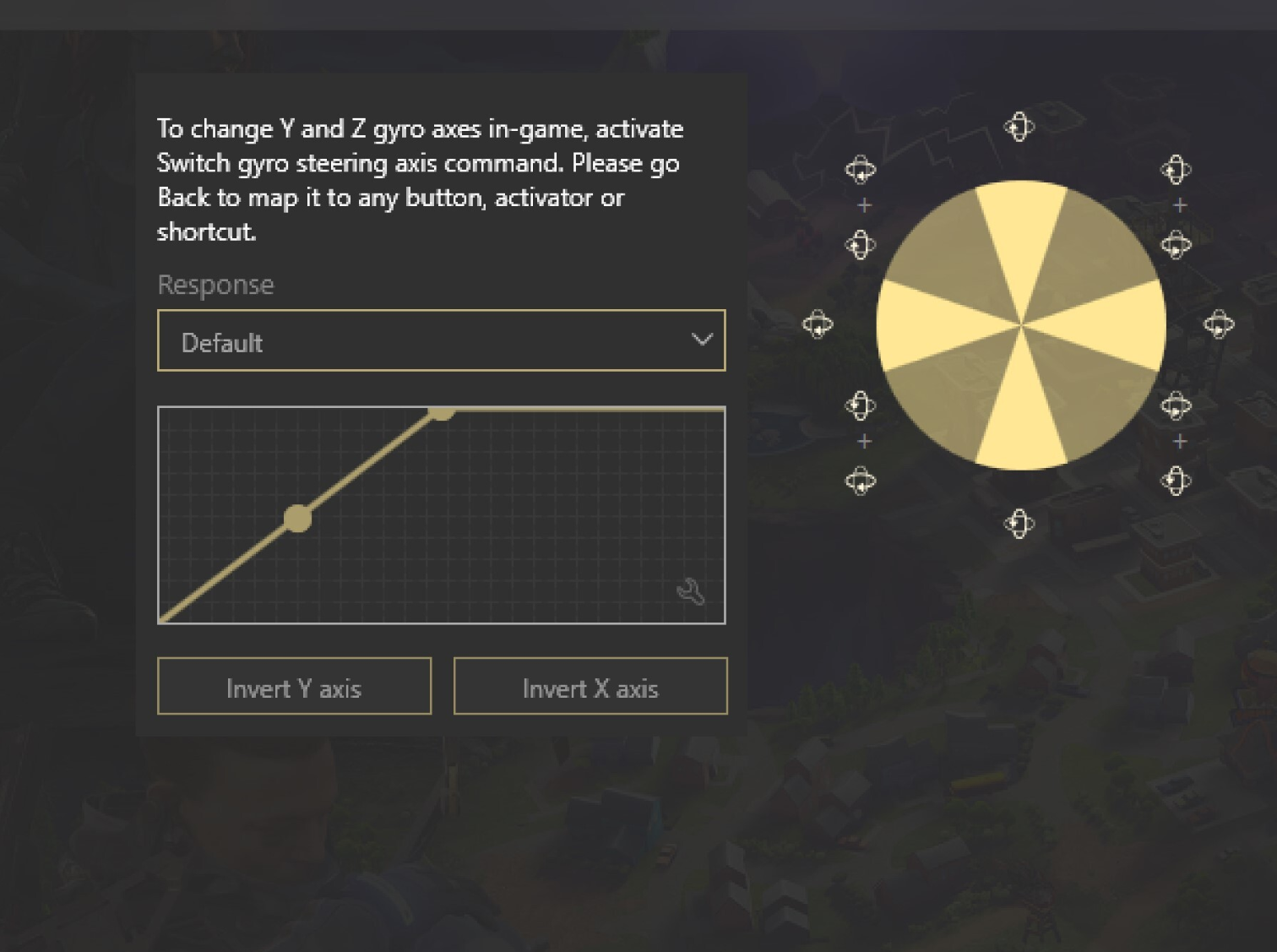Toggle the Invert X axis button
Screen dimensions: 1277x952
point(590,687)
